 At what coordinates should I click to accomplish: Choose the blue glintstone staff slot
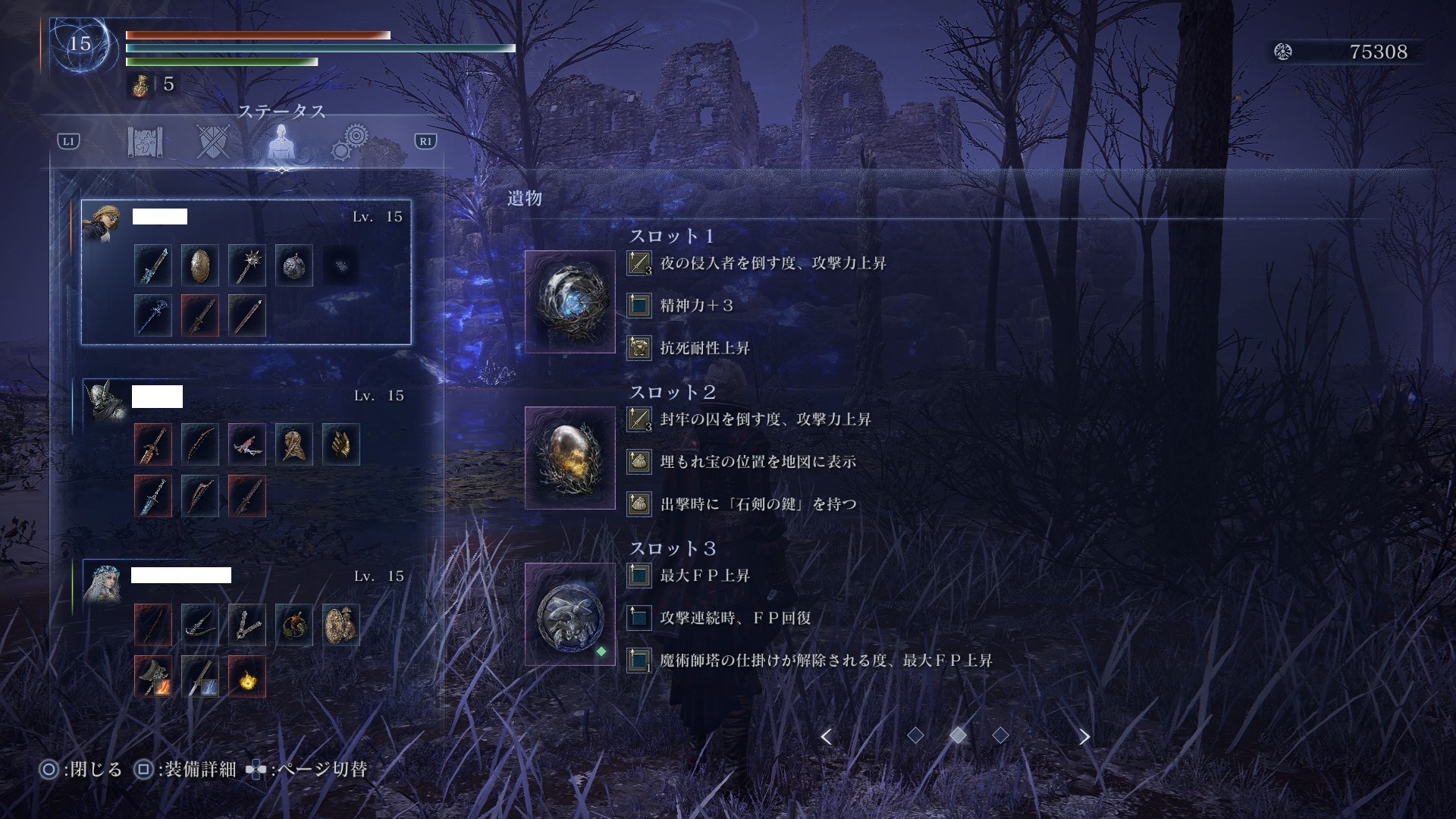[x=153, y=315]
